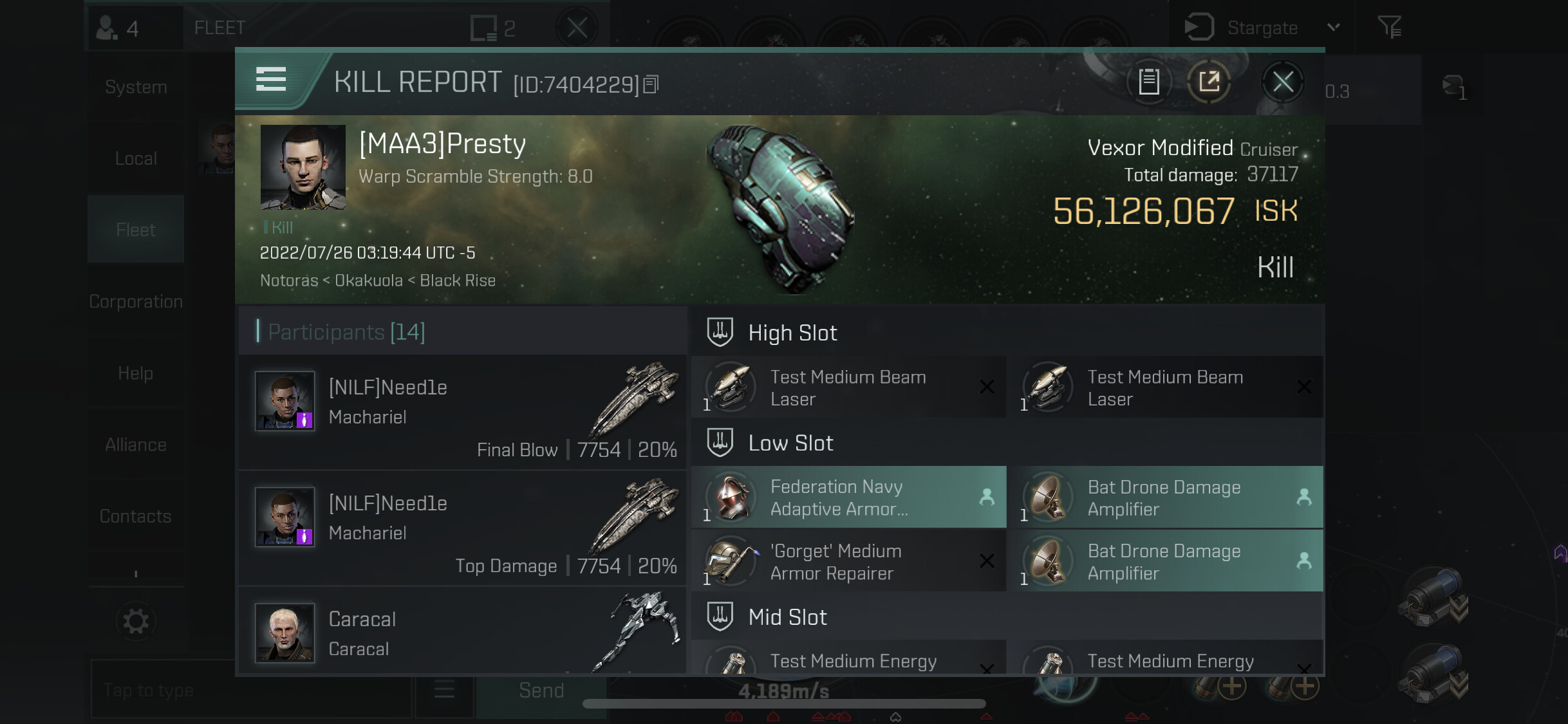Switch to the Local chat tab

136,158
